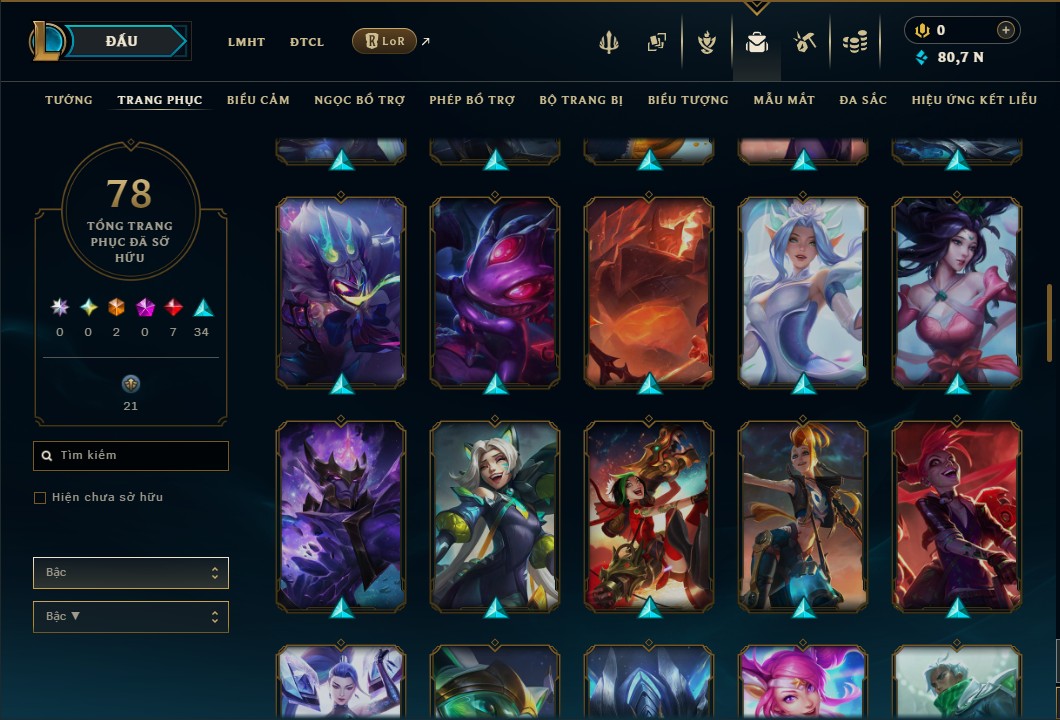Viewport: 1060px width, 720px height.
Task: Open the MẪU MẮT tab
Action: point(784,100)
